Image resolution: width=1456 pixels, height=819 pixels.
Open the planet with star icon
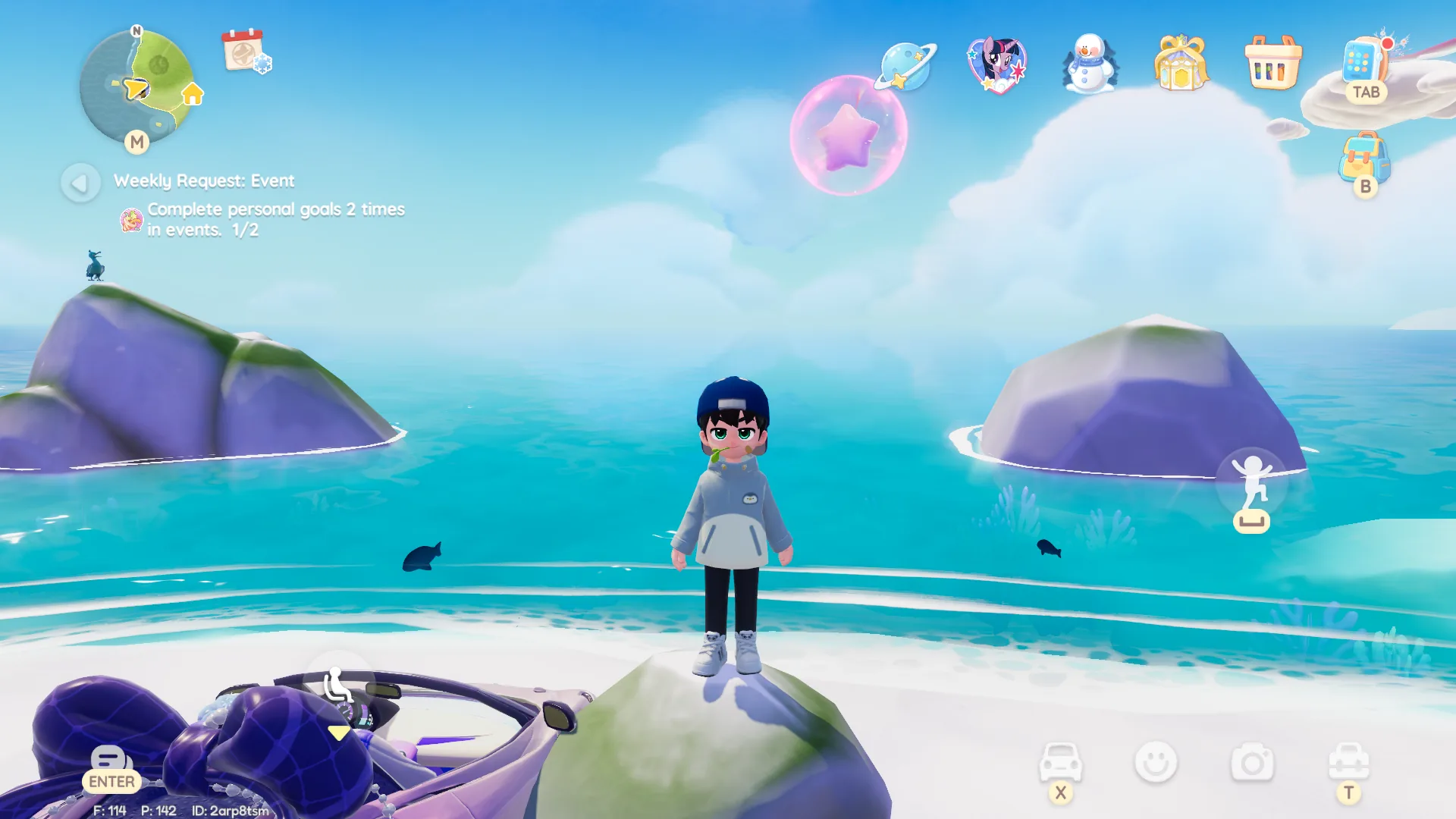pos(906,65)
